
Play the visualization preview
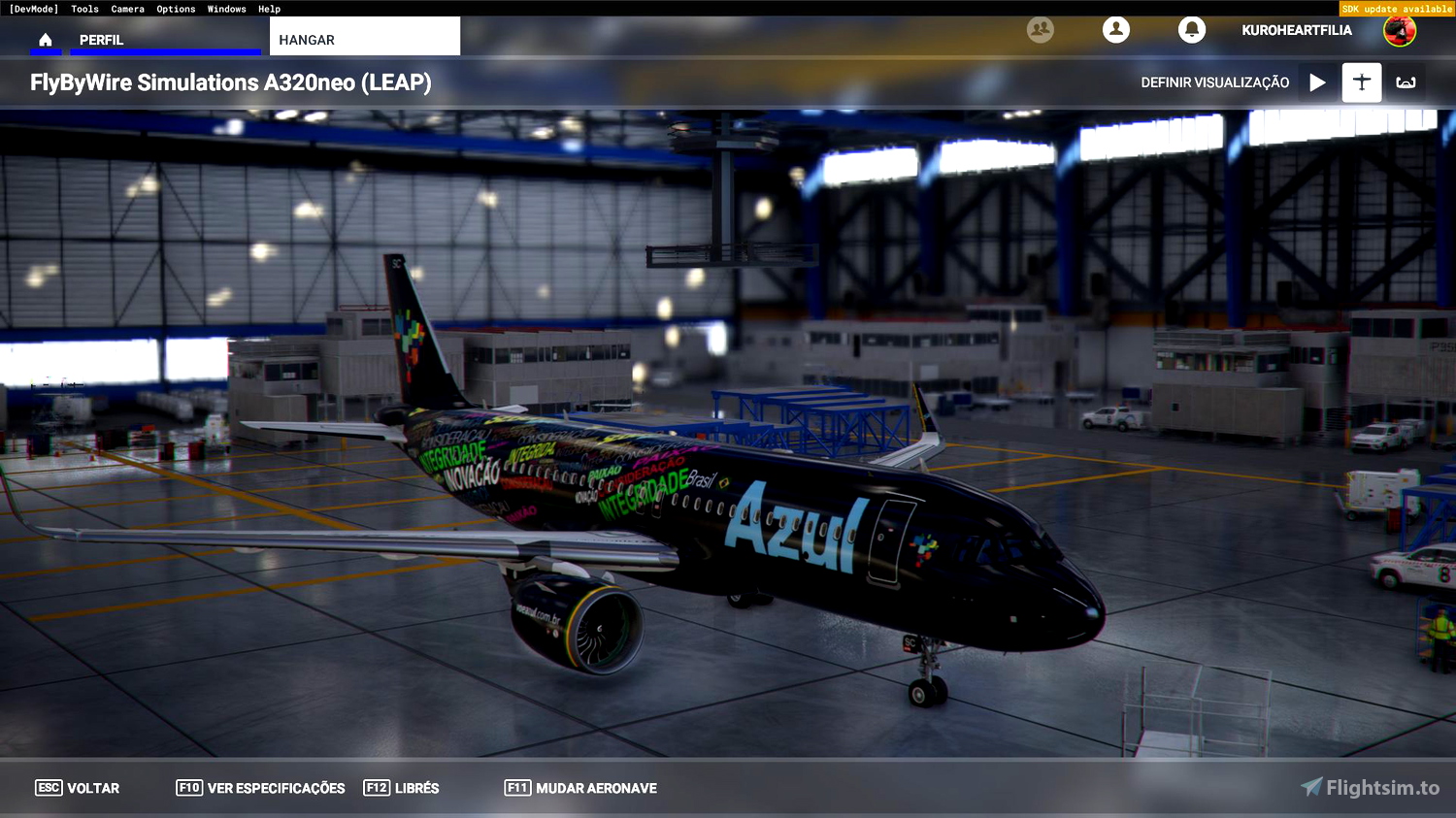[1316, 82]
